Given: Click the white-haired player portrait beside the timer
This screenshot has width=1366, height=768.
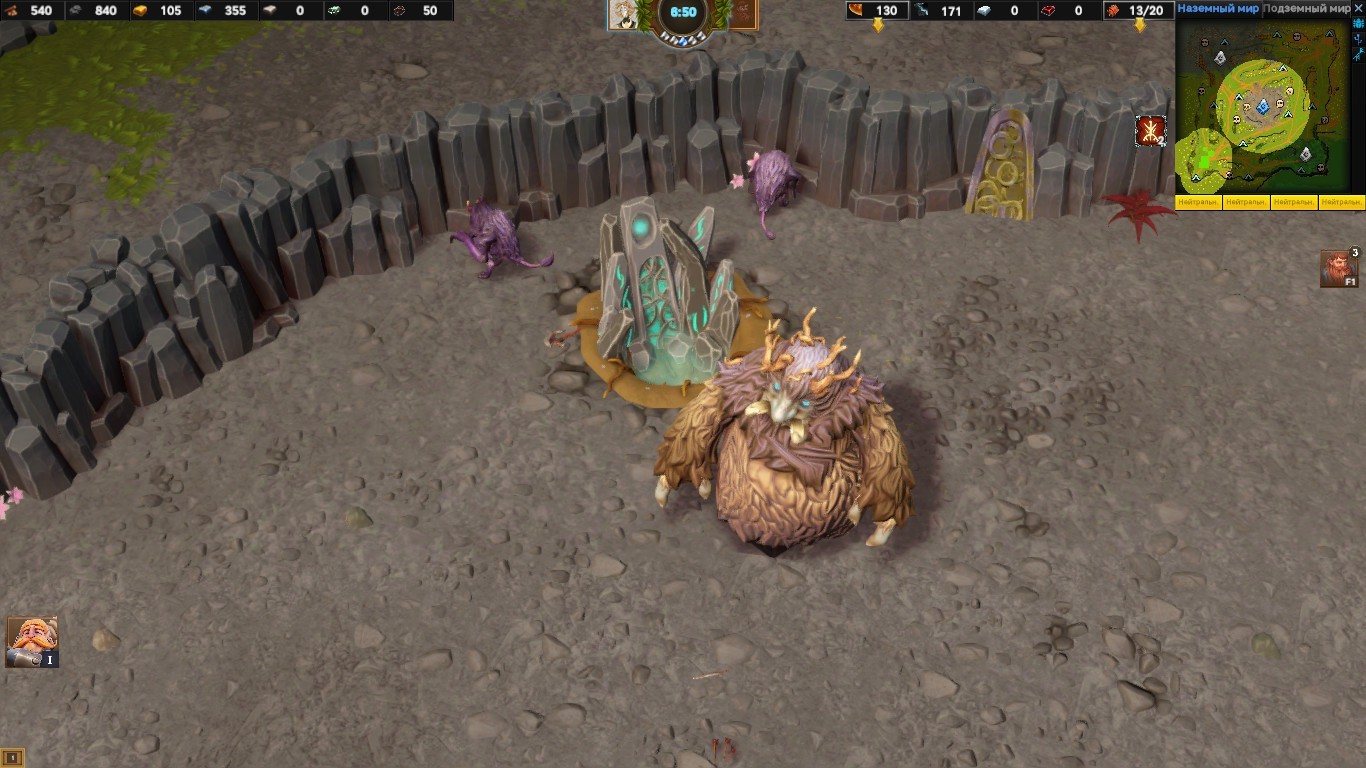Looking at the screenshot, I should [x=624, y=14].
